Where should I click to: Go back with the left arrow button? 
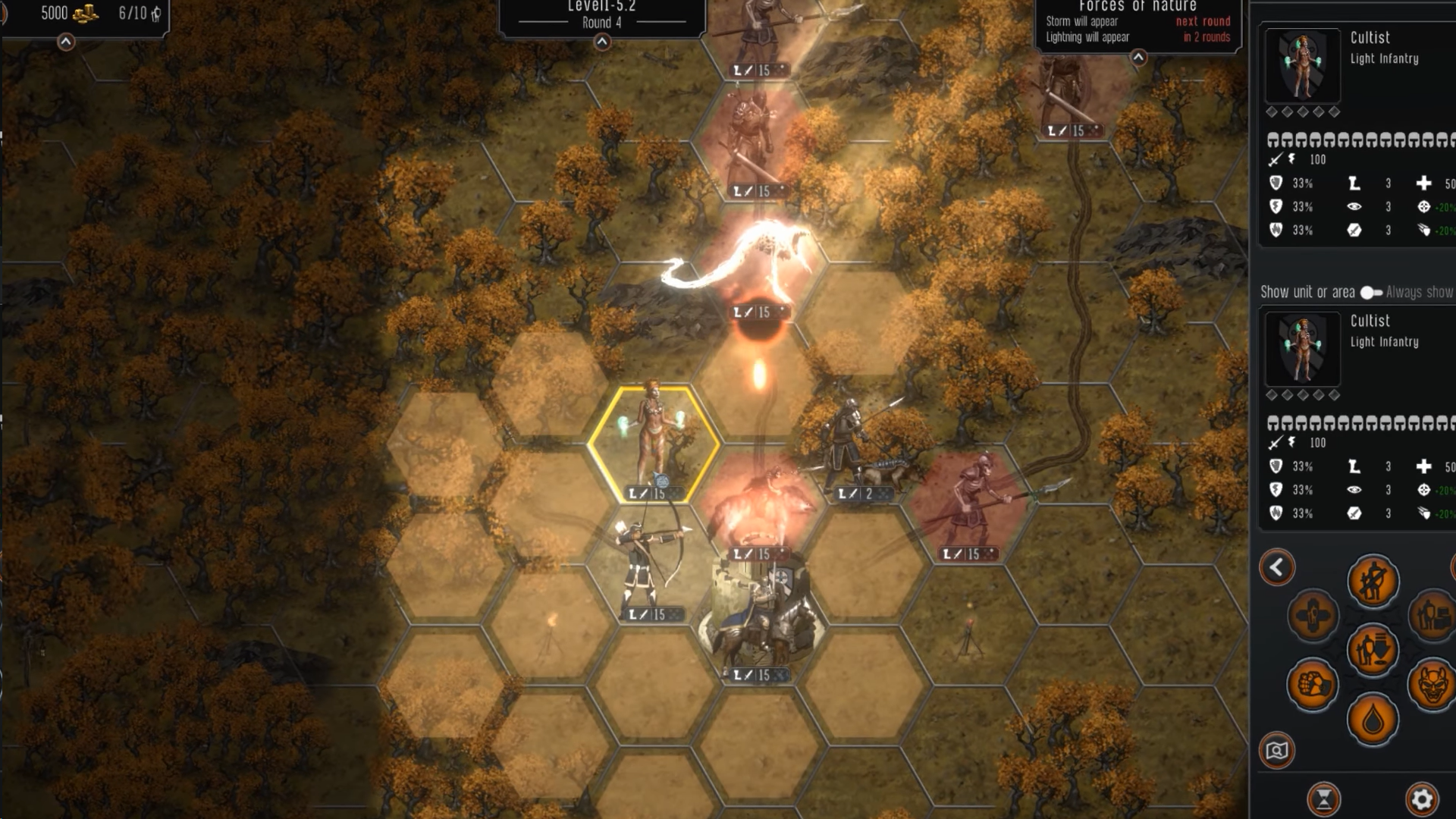1277,567
